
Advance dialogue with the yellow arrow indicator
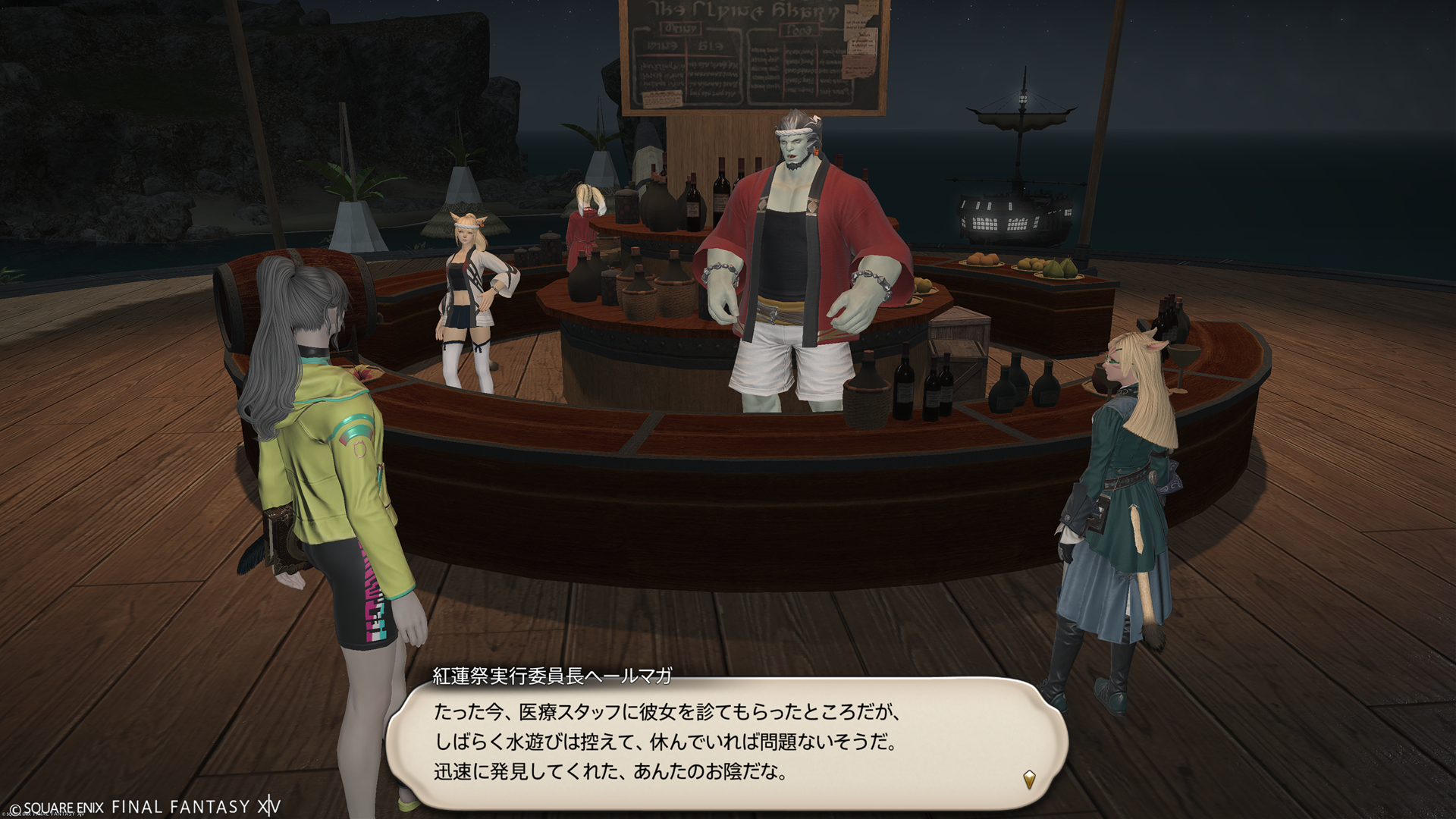pyautogui.click(x=1029, y=779)
